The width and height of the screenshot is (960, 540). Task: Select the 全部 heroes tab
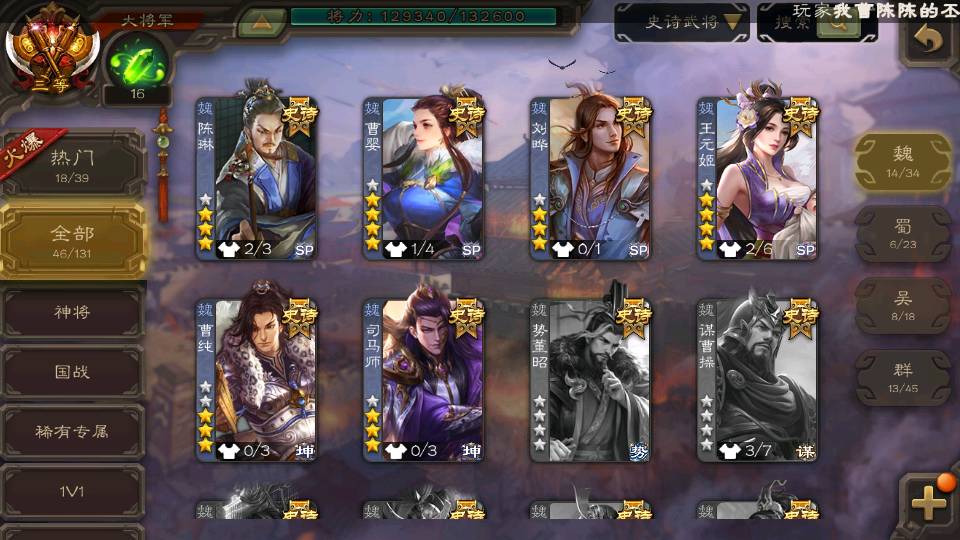[72, 240]
